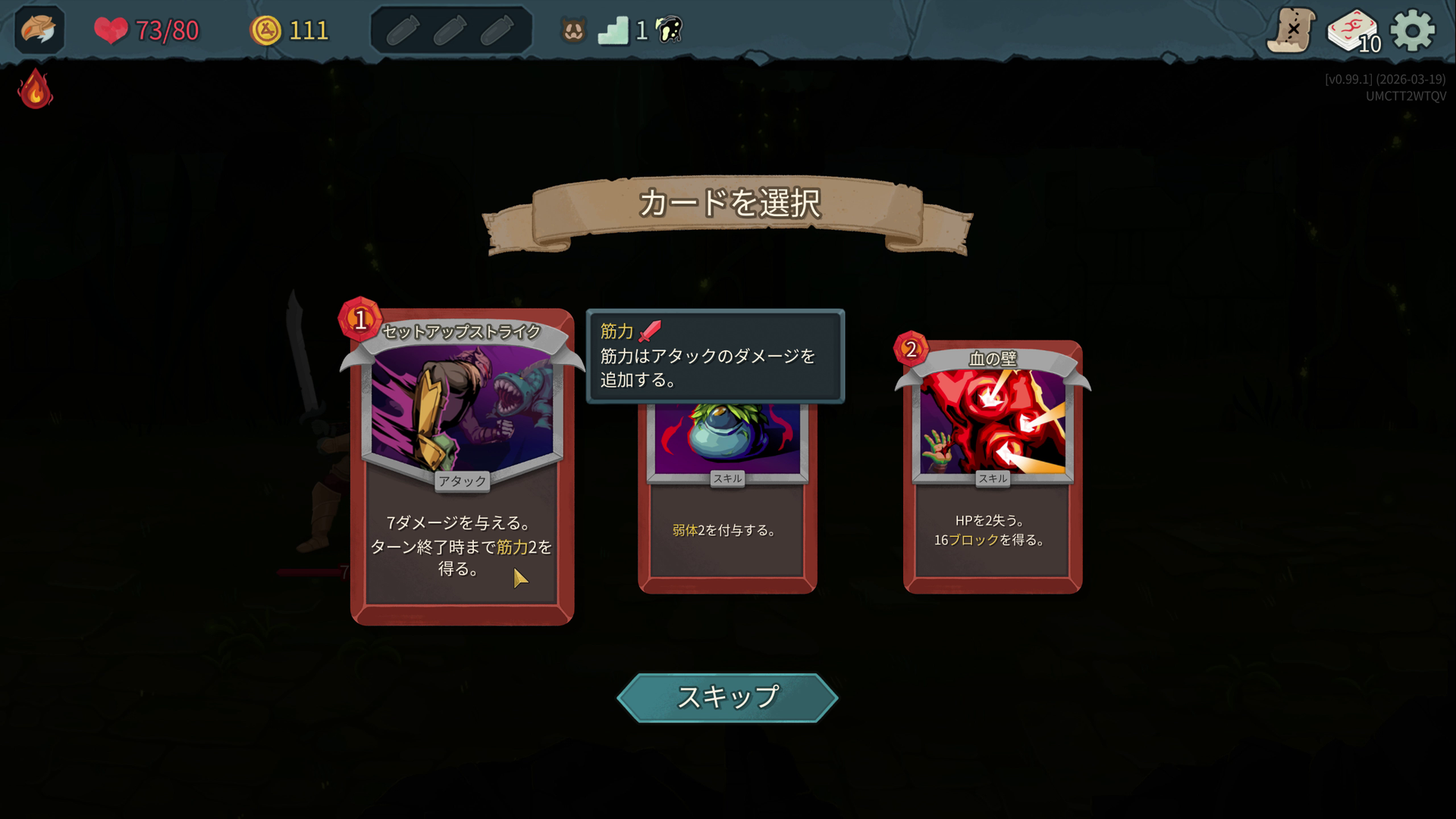Click the red energy cost orb showing 2
Viewport: 1456px width, 819px height.
coord(910,348)
